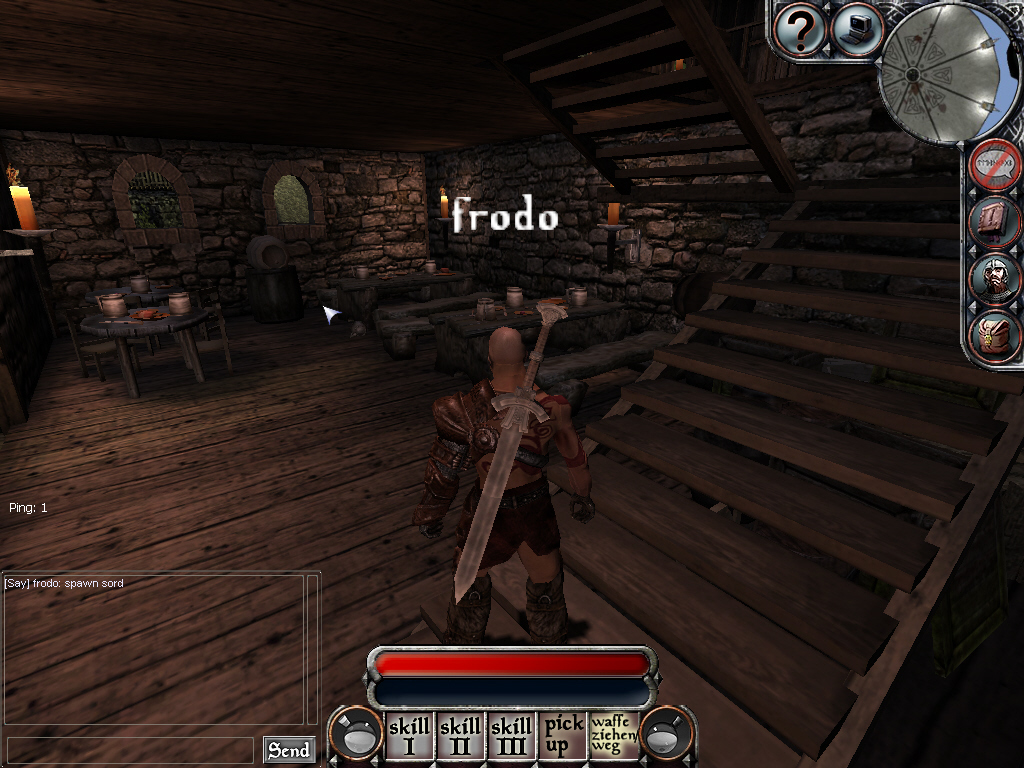Open the question mark help button
The height and width of the screenshot is (768, 1024).
pos(800,31)
